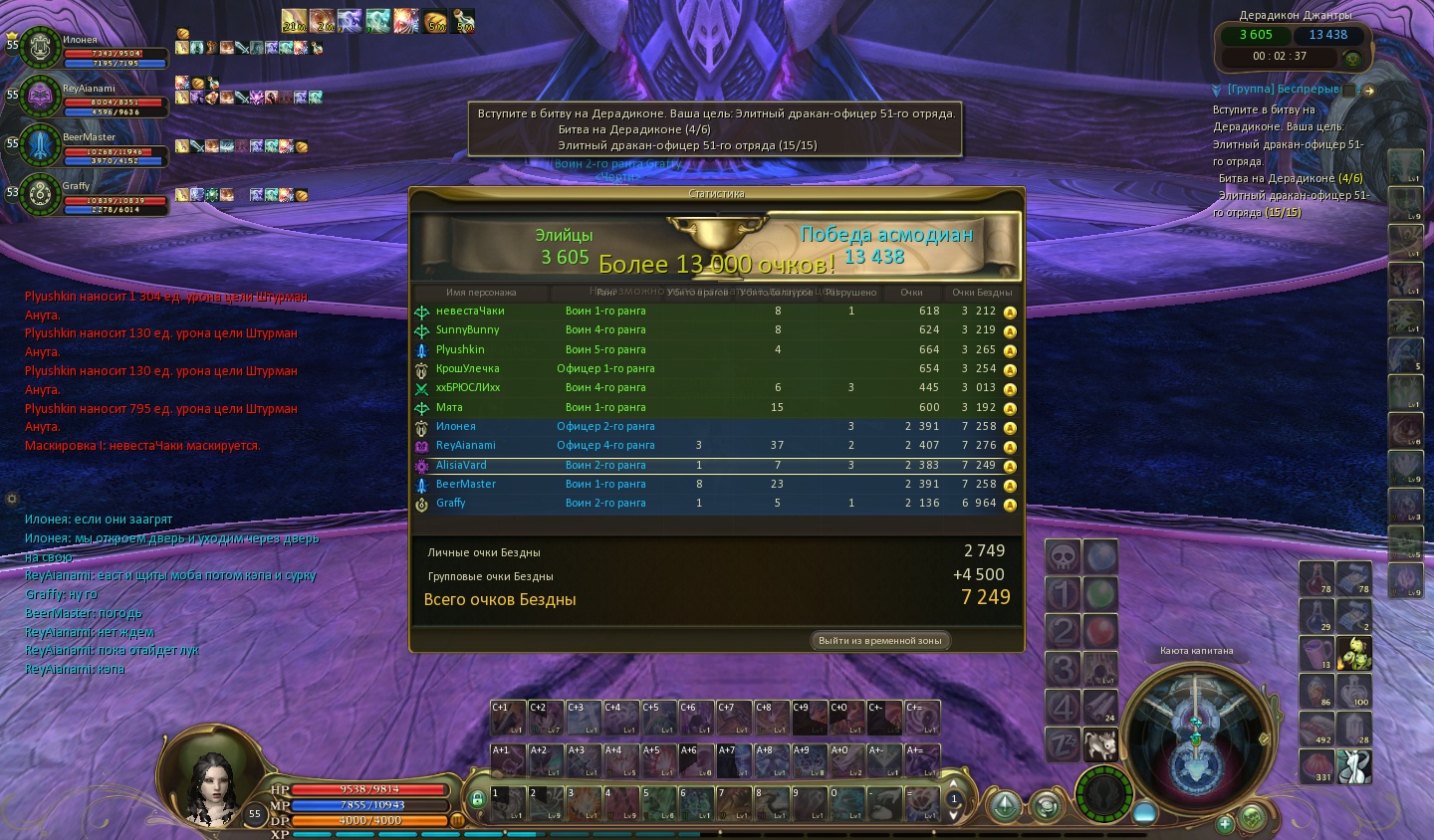Open the trophy scoreboard icon under Дерадикон Джантры

click(1352, 59)
